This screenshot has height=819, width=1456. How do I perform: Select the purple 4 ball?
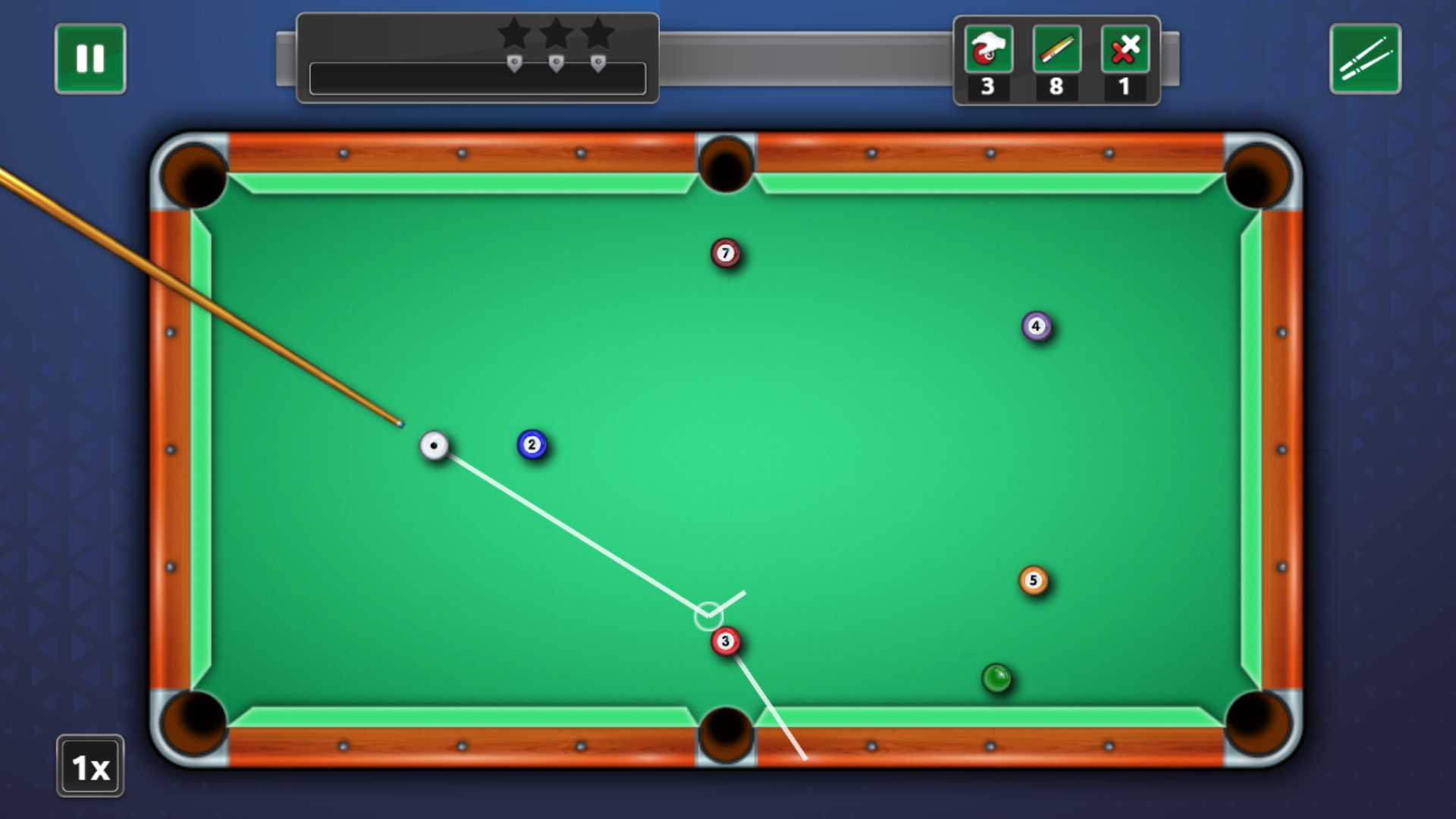click(x=1037, y=326)
